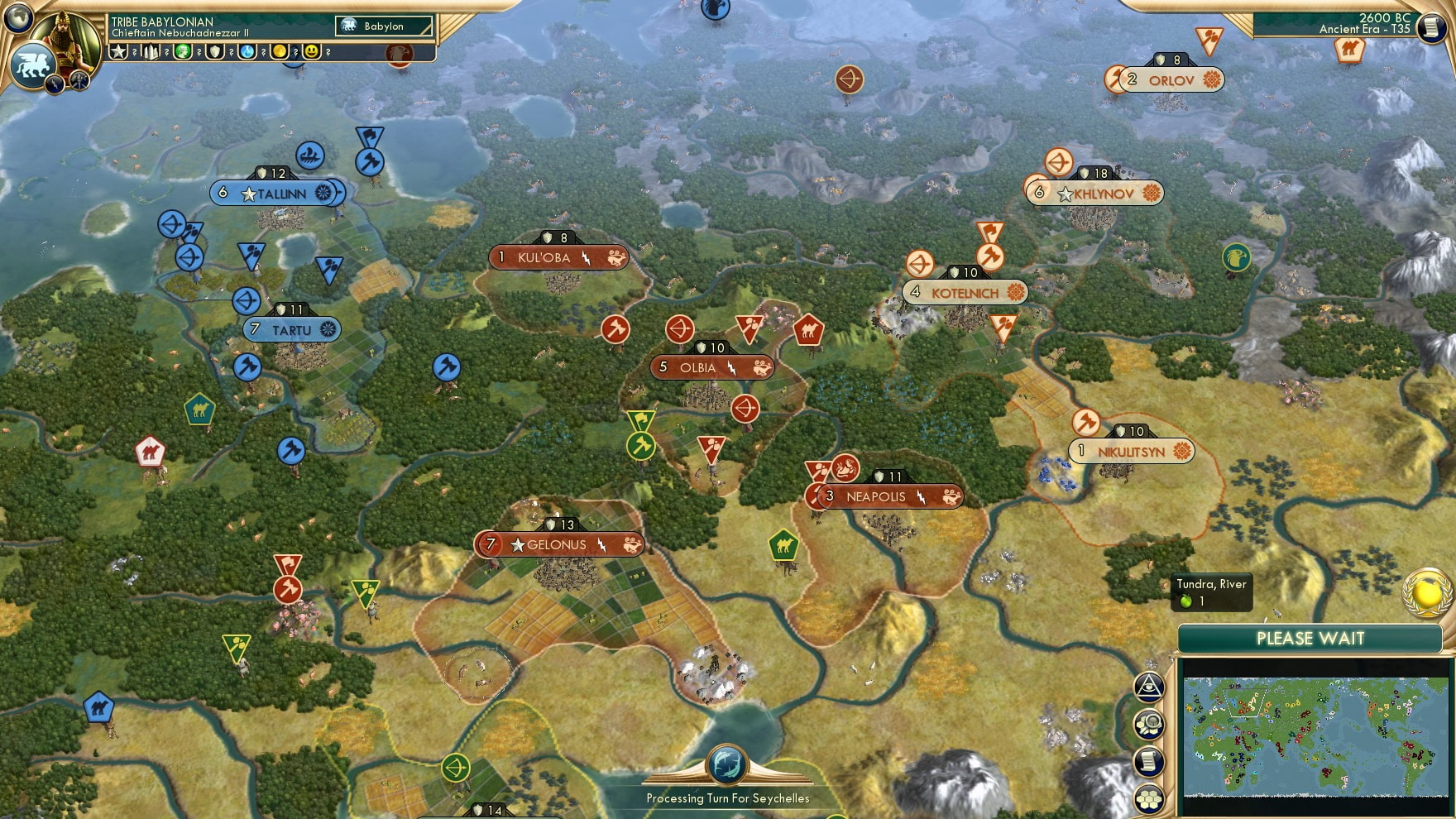Click the globe diplomacy button in top-left corner
Image resolution: width=1456 pixels, height=819 pixels.
[17, 17]
